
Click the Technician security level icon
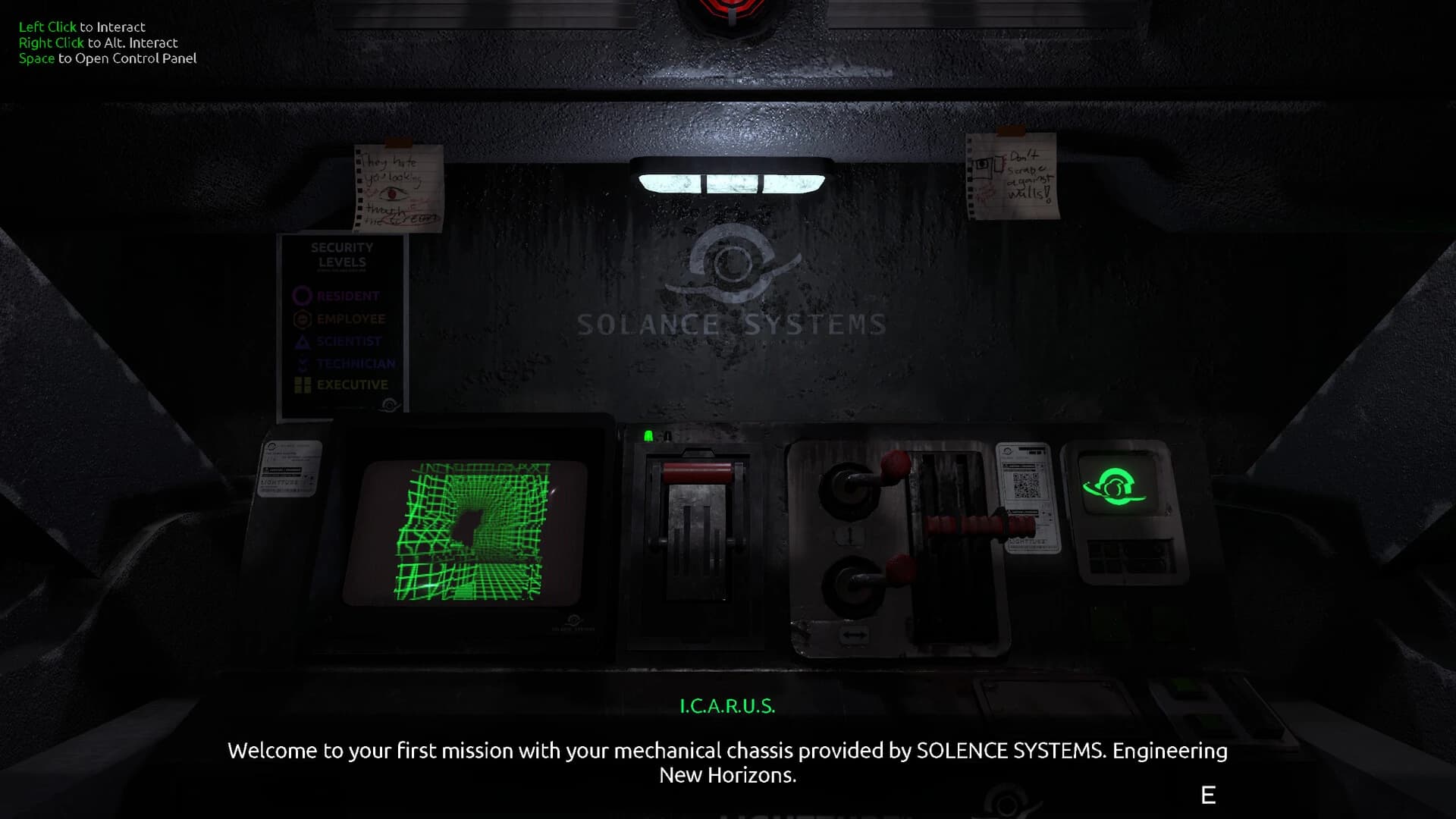(x=303, y=364)
